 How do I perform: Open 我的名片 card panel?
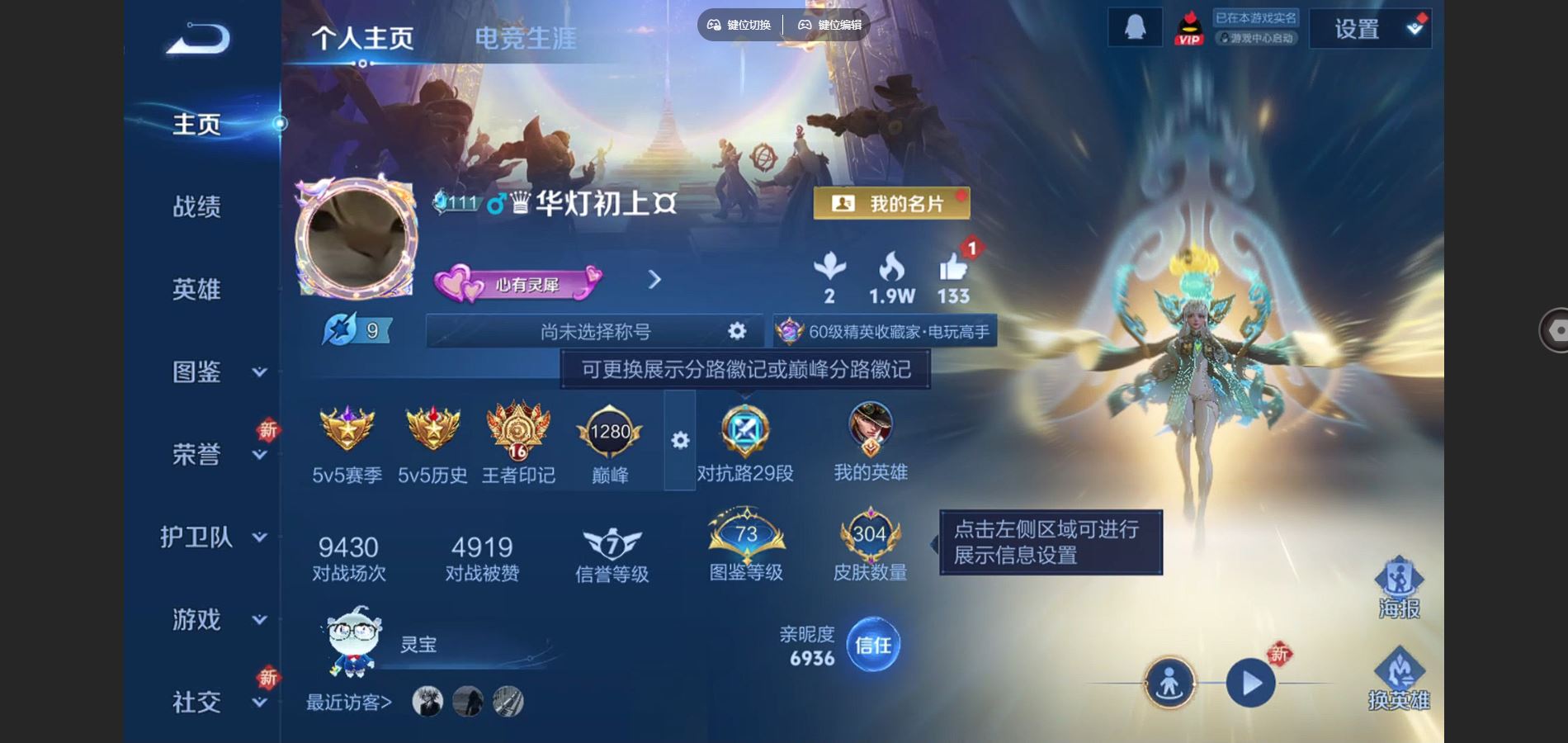pos(891,201)
